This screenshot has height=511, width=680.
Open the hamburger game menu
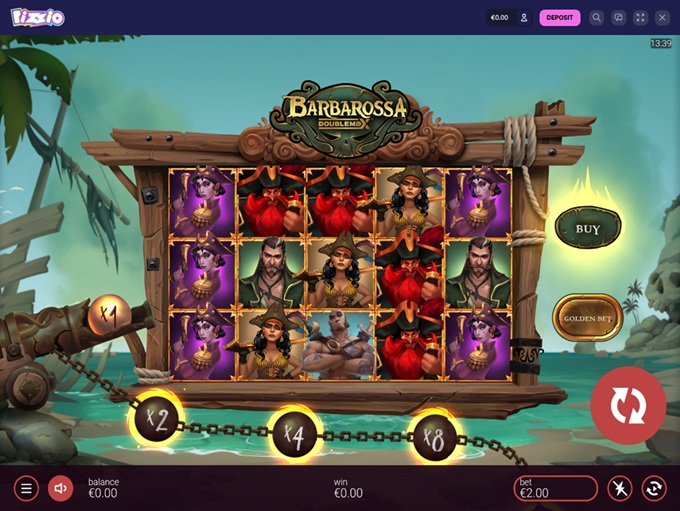[26, 488]
